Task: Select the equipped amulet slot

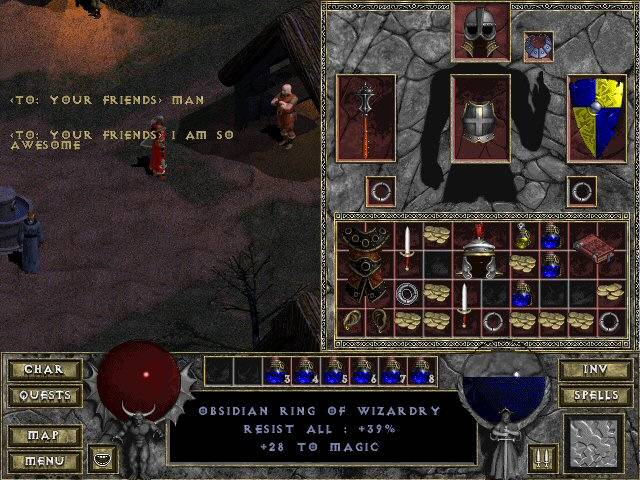Action: (x=539, y=46)
